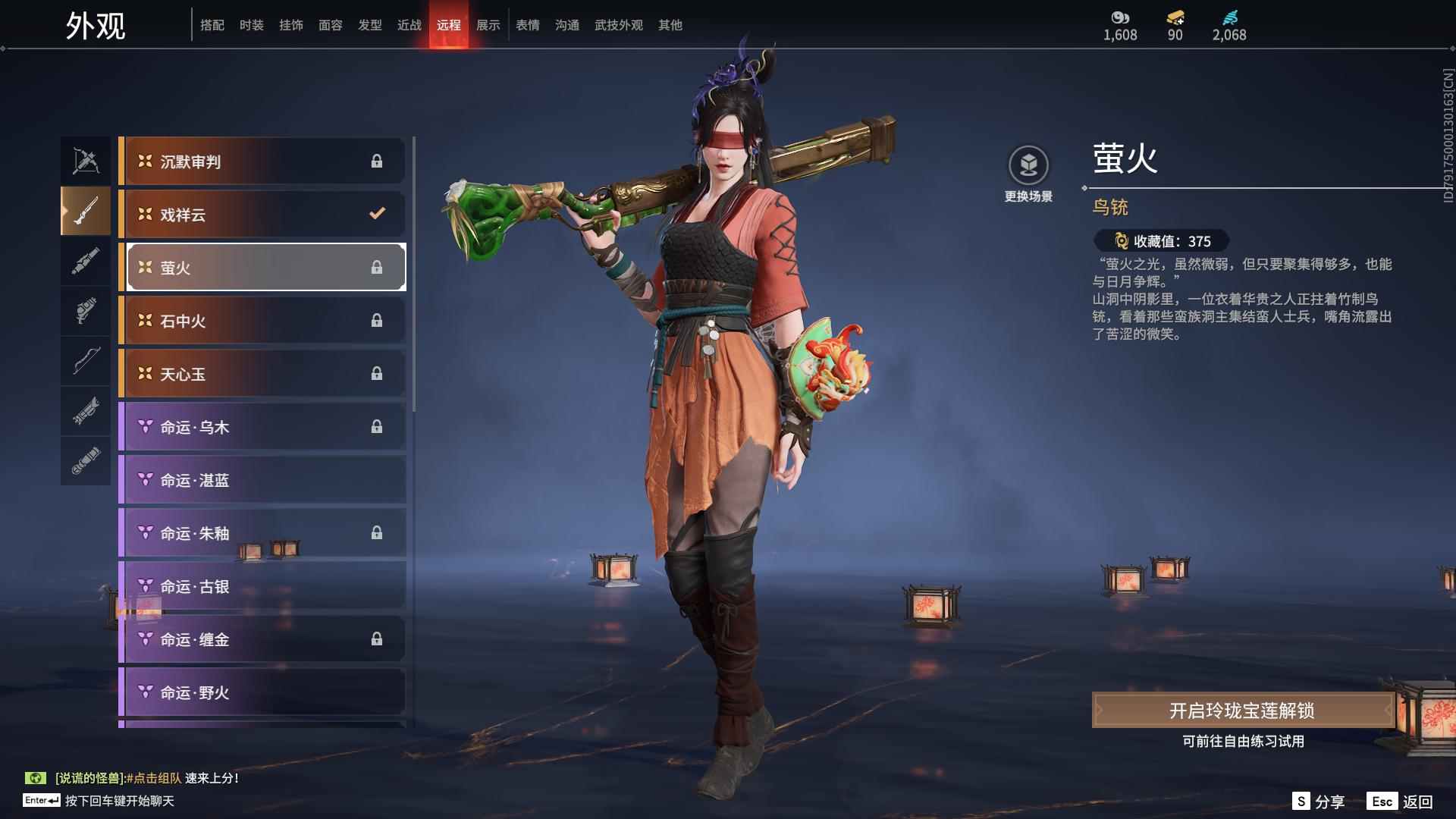Image resolution: width=1456 pixels, height=819 pixels.
Task: Select the 石中火 weapon skin
Action: point(262,320)
